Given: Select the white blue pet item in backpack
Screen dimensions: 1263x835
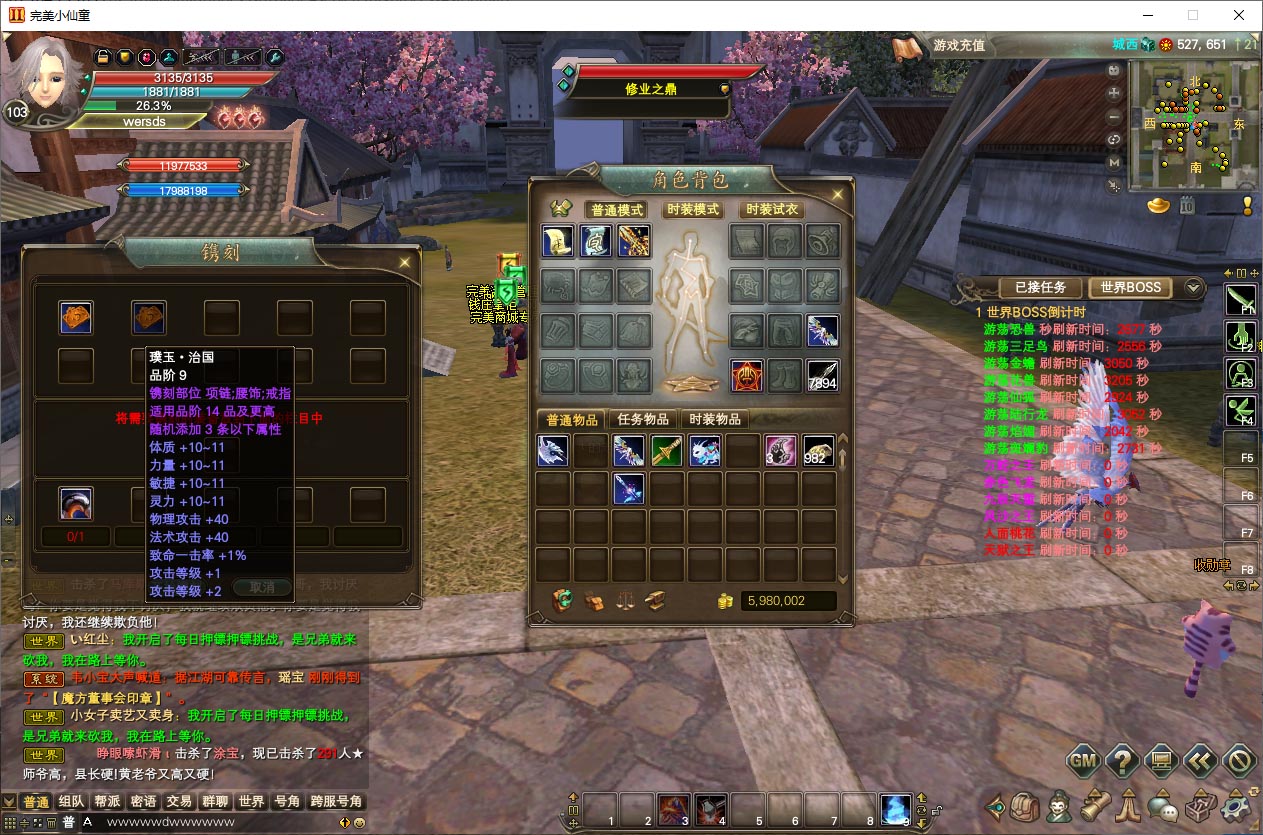Looking at the screenshot, I should click(705, 451).
